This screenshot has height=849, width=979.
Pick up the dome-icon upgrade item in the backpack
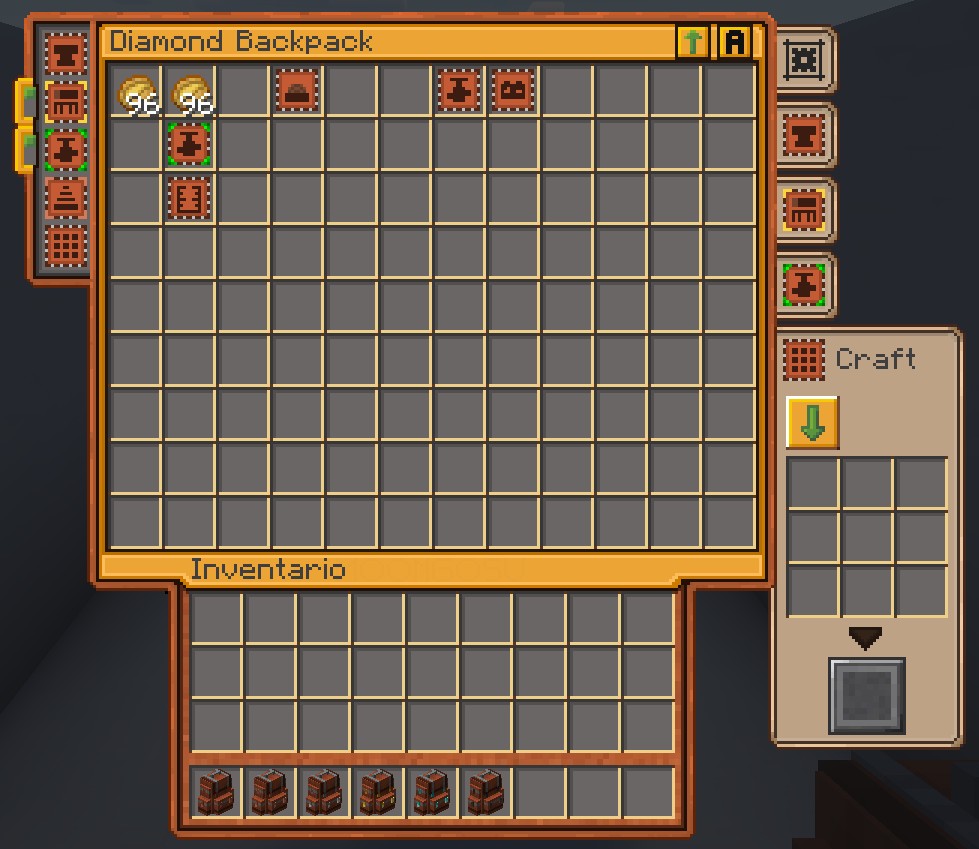(x=296, y=92)
